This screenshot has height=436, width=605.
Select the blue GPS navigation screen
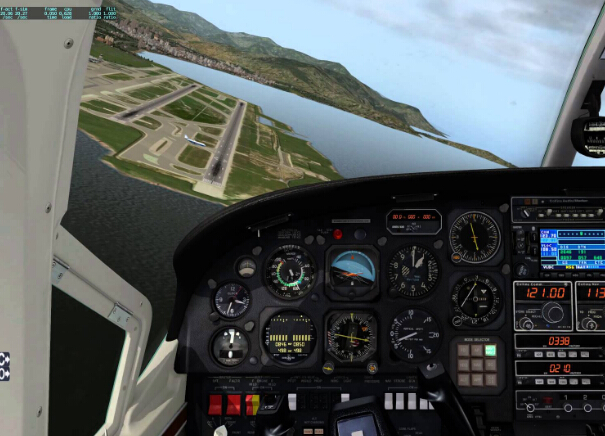[571, 249]
